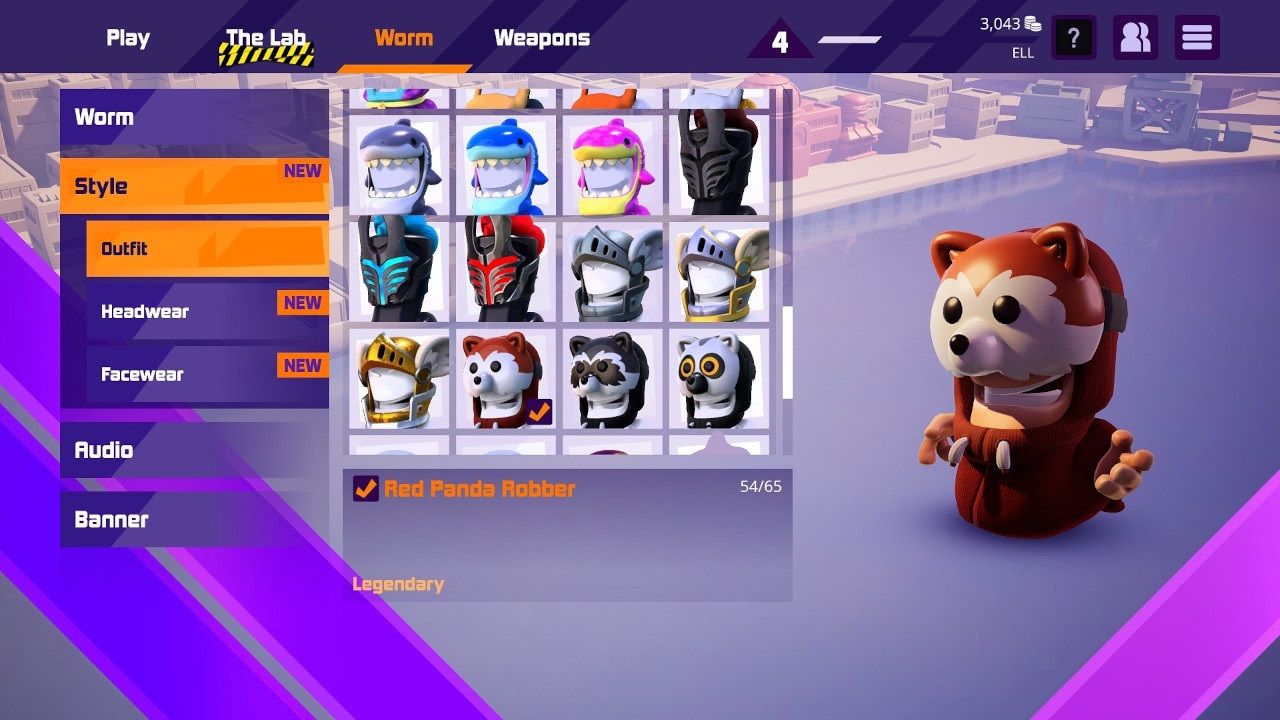Image resolution: width=1280 pixels, height=720 pixels.
Task: Uncheck the equipped mark on Red Panda Robber tile
Action: click(543, 409)
